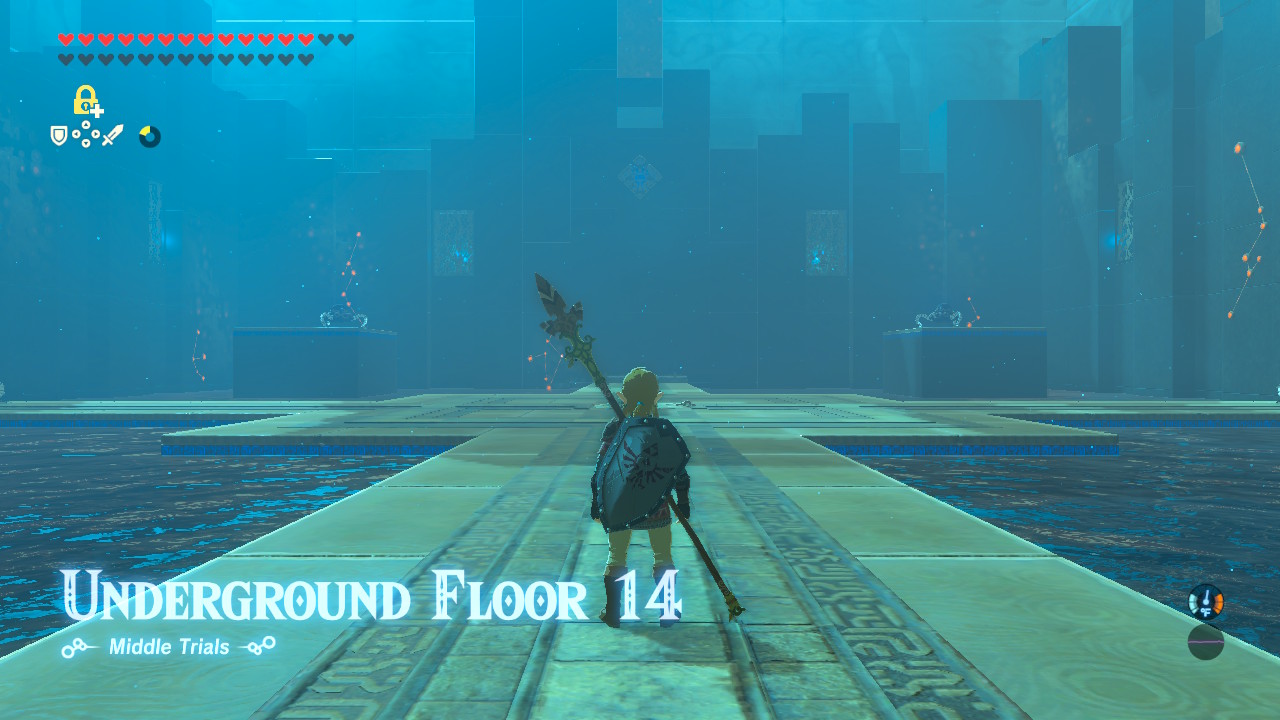Click the circular stamina wheel gauge

click(x=149, y=136)
